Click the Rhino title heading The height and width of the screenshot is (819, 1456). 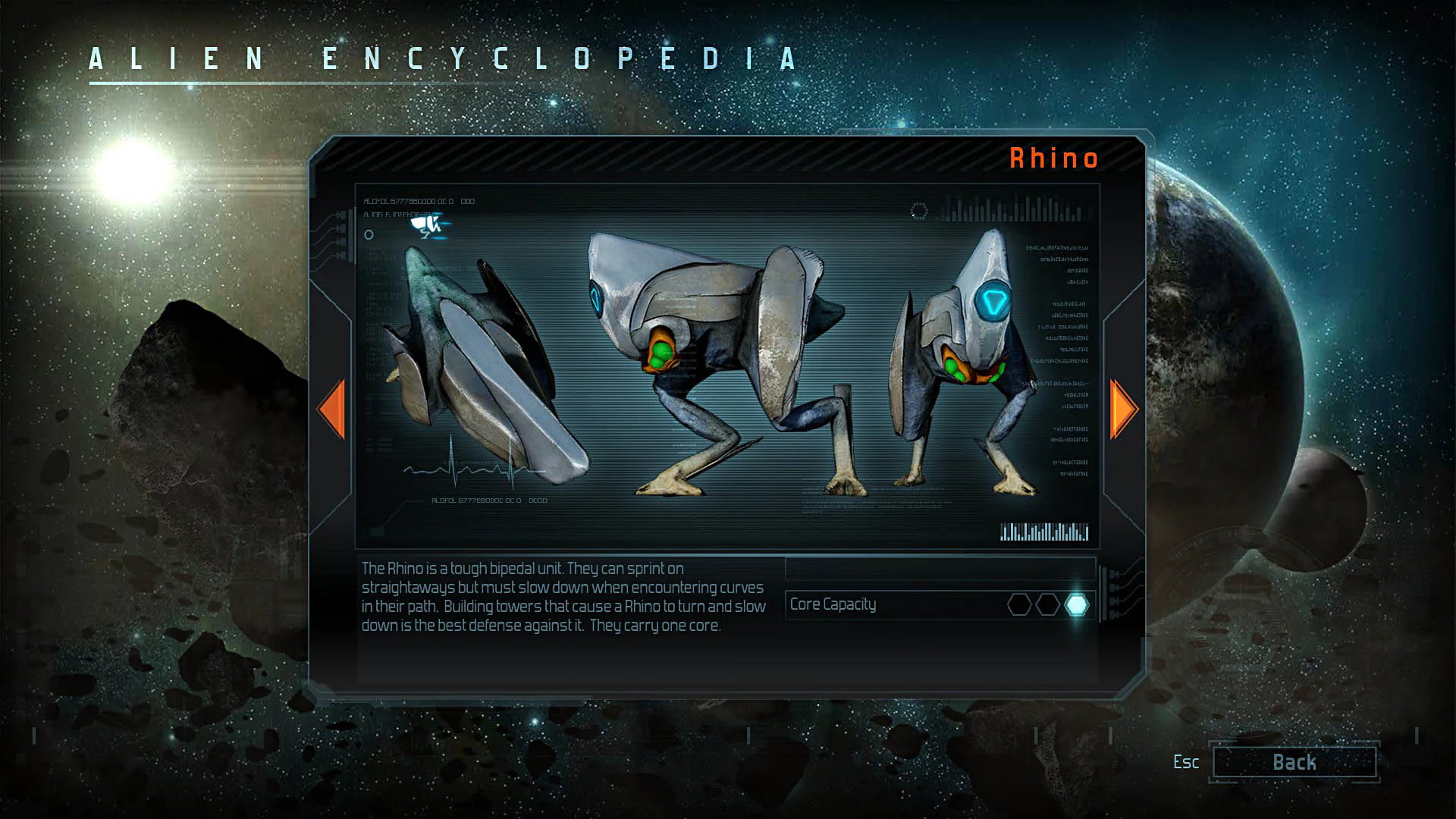coord(1053,158)
